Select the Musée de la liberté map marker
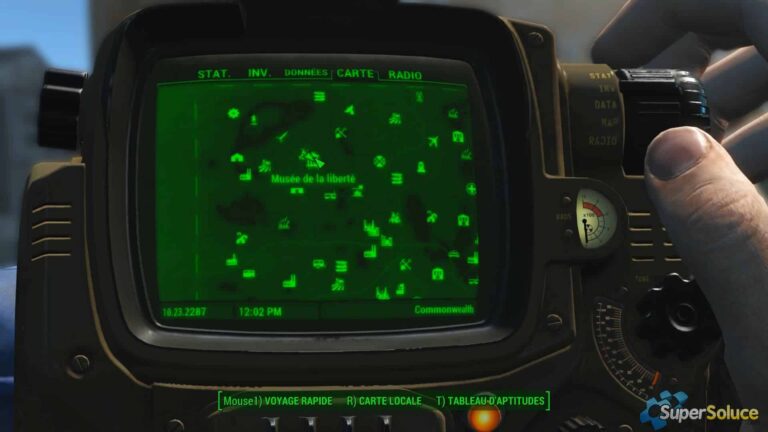768x432 pixels. click(311, 160)
